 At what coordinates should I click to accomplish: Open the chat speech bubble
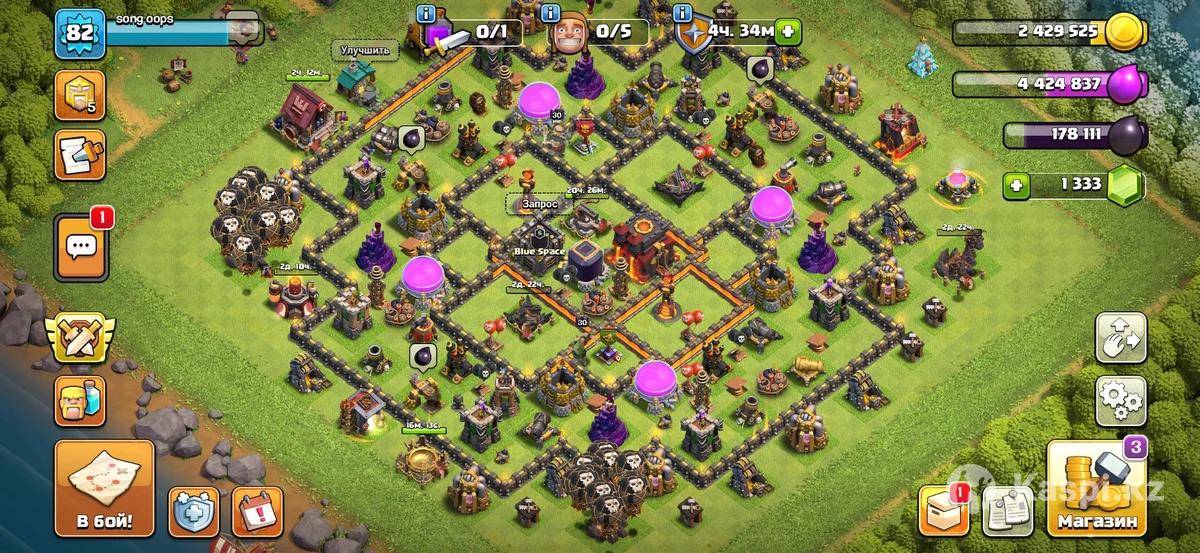[80, 247]
